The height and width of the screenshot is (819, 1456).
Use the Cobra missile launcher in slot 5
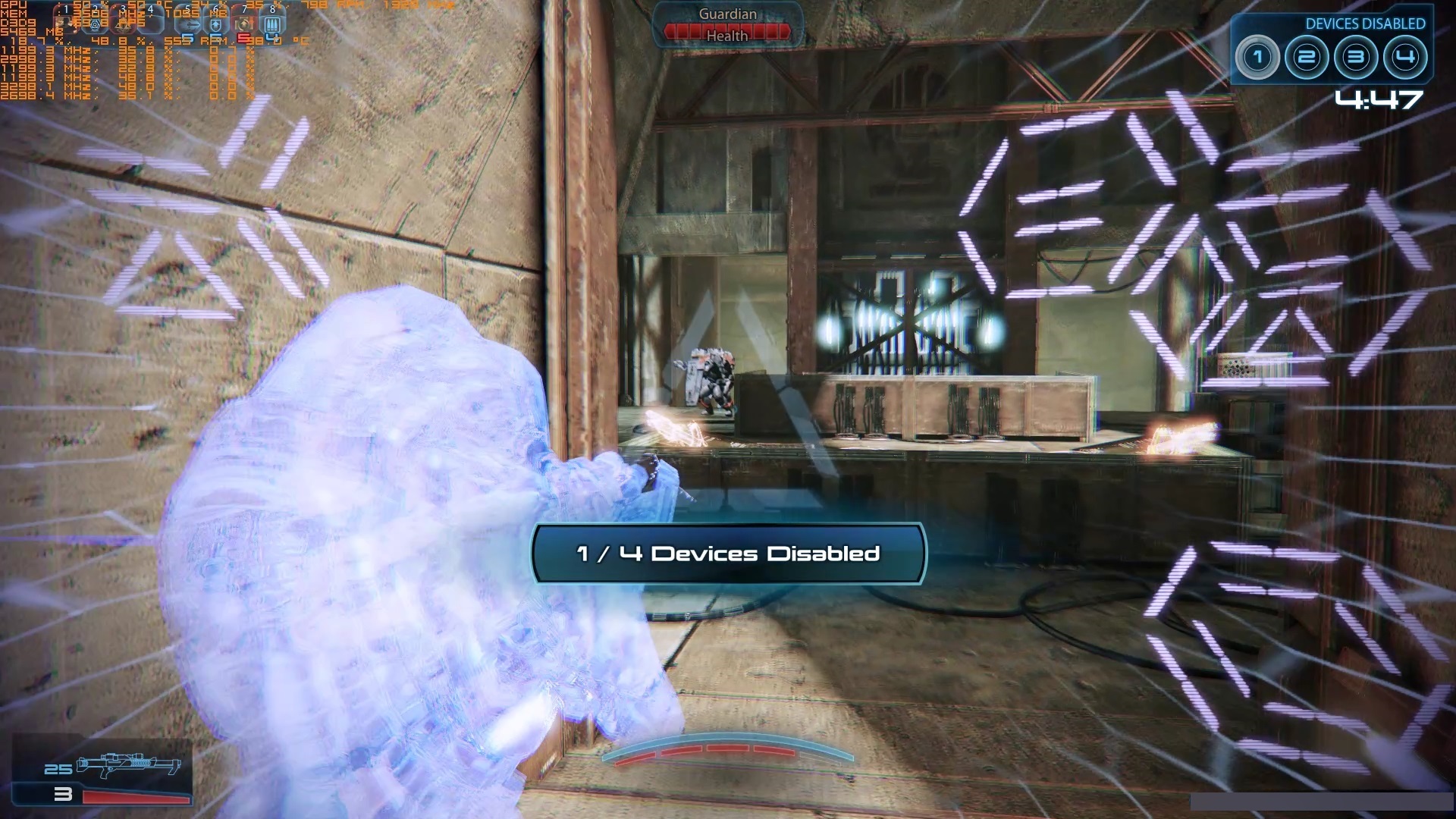click(x=188, y=24)
